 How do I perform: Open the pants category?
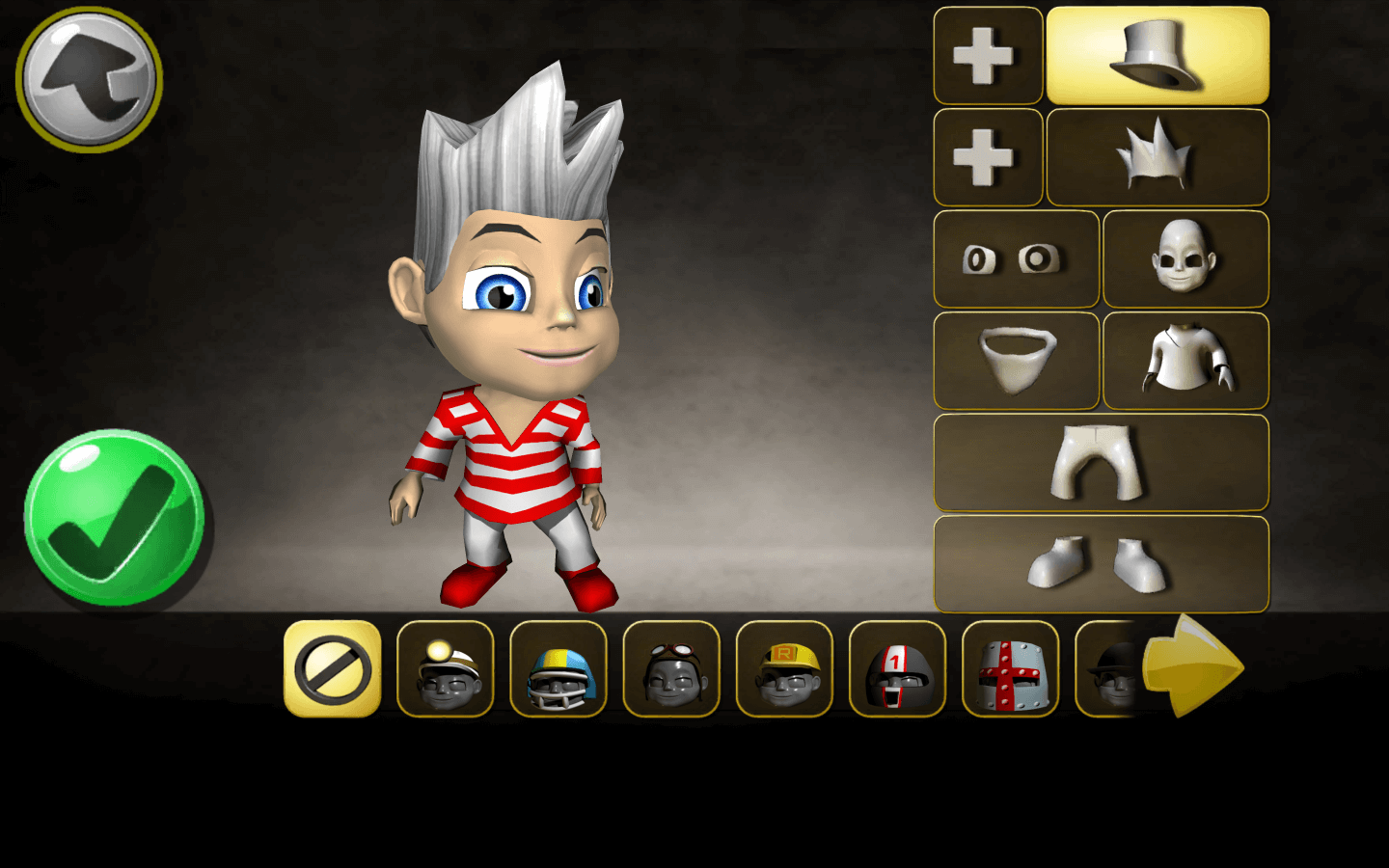click(x=1101, y=463)
